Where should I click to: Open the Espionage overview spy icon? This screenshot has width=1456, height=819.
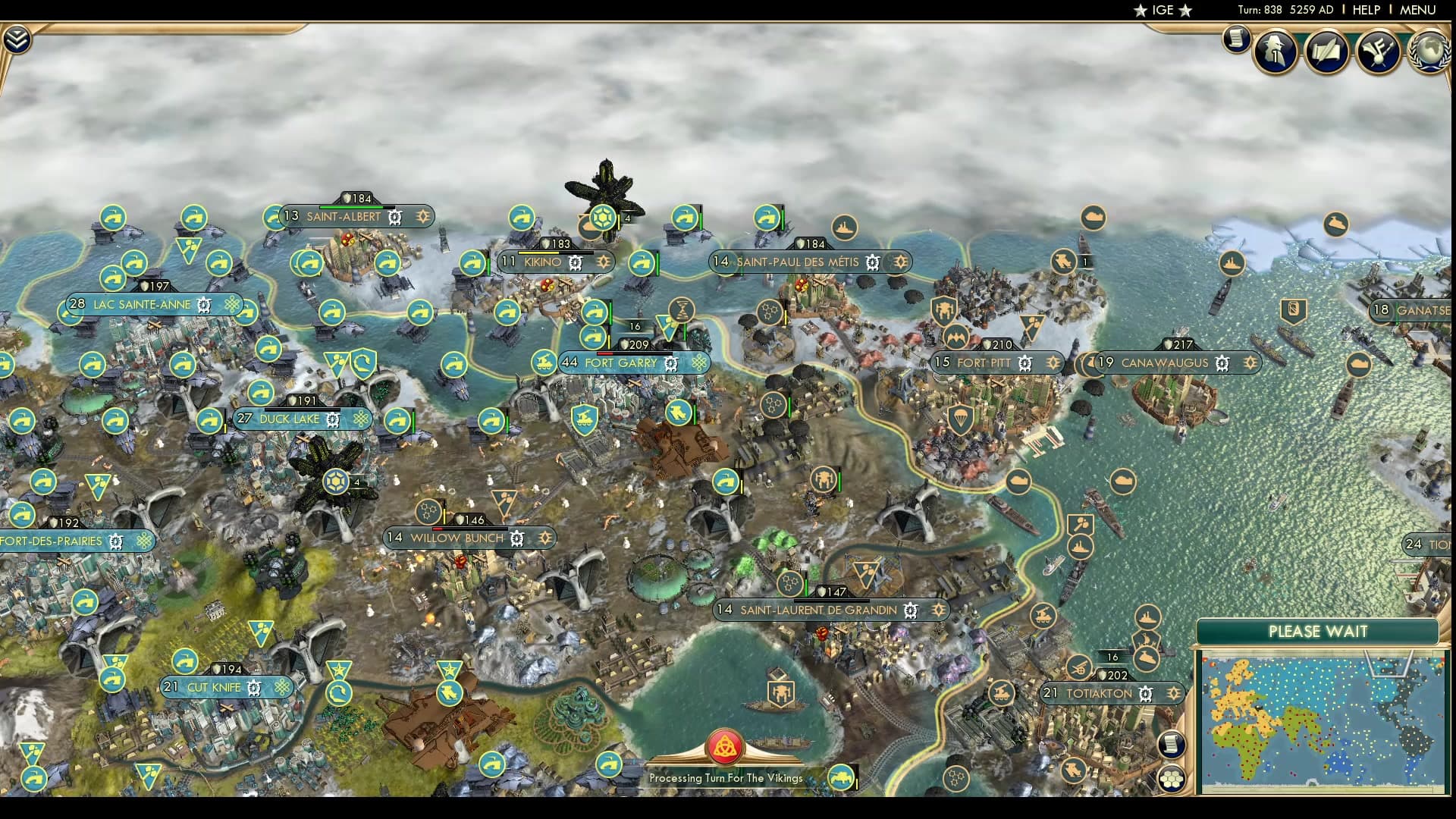coord(1274,52)
